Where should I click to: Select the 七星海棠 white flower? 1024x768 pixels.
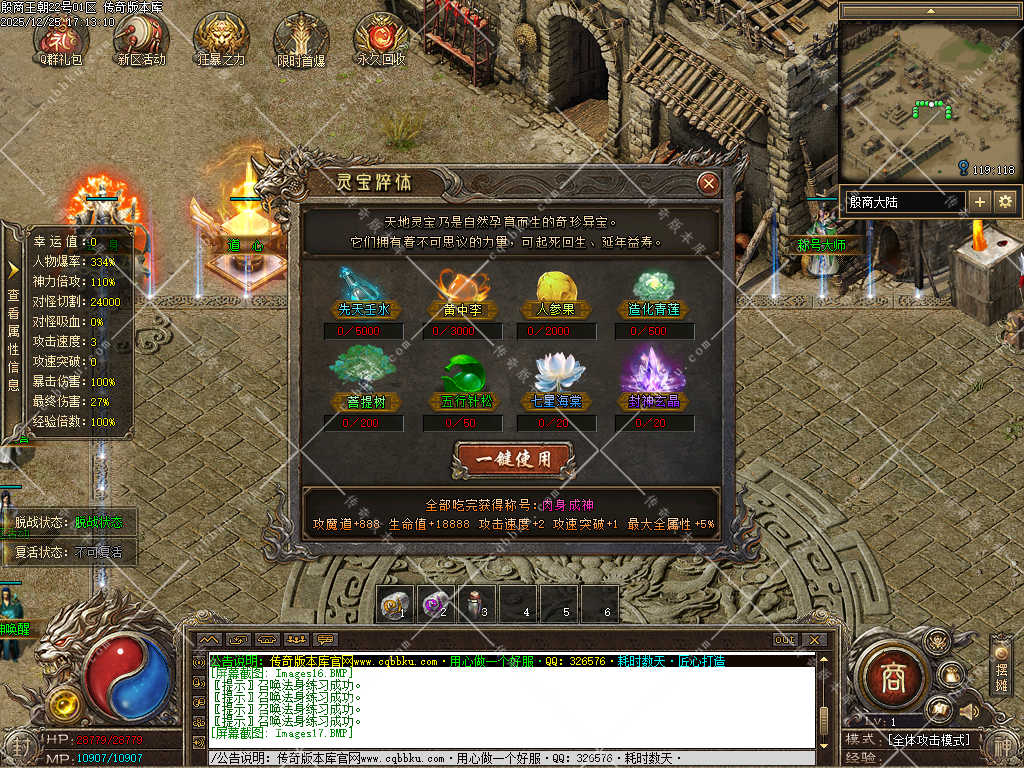point(558,371)
